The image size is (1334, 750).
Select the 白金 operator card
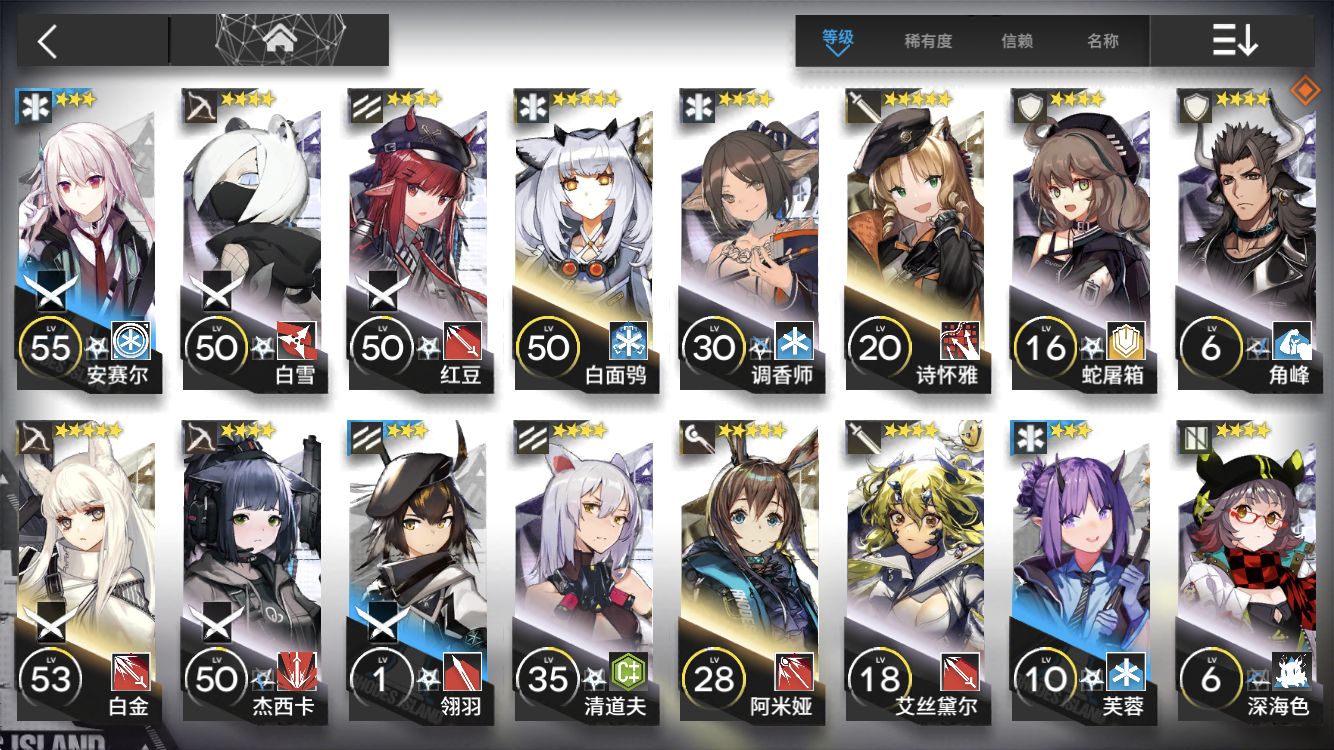(87, 572)
